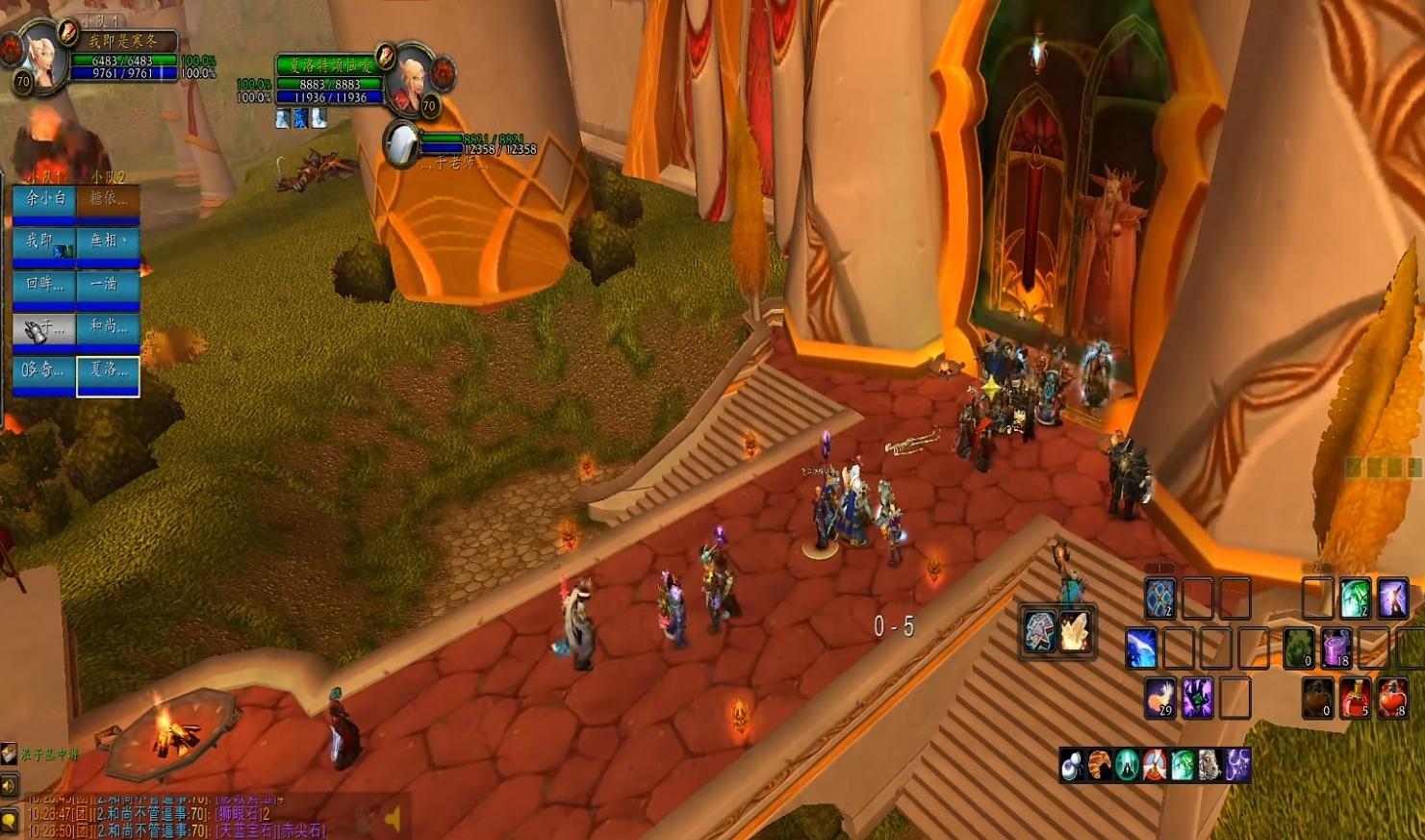The image size is (1425, 840).
Task: Use the green gem item with count 2
Action: tap(1355, 598)
